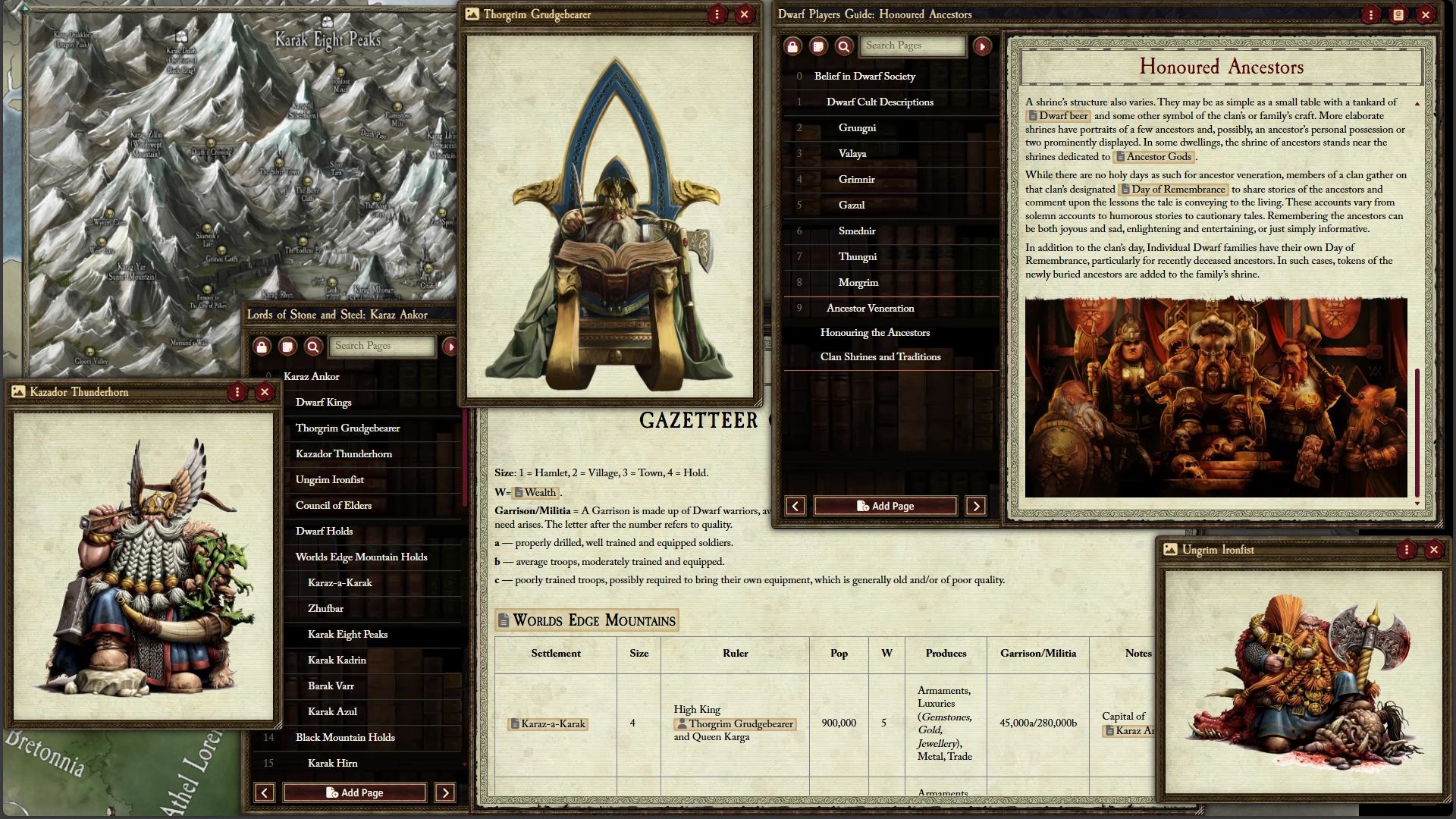Follow the Karaz-a-Karak settlement link
The height and width of the screenshot is (819, 1456).
point(548,723)
